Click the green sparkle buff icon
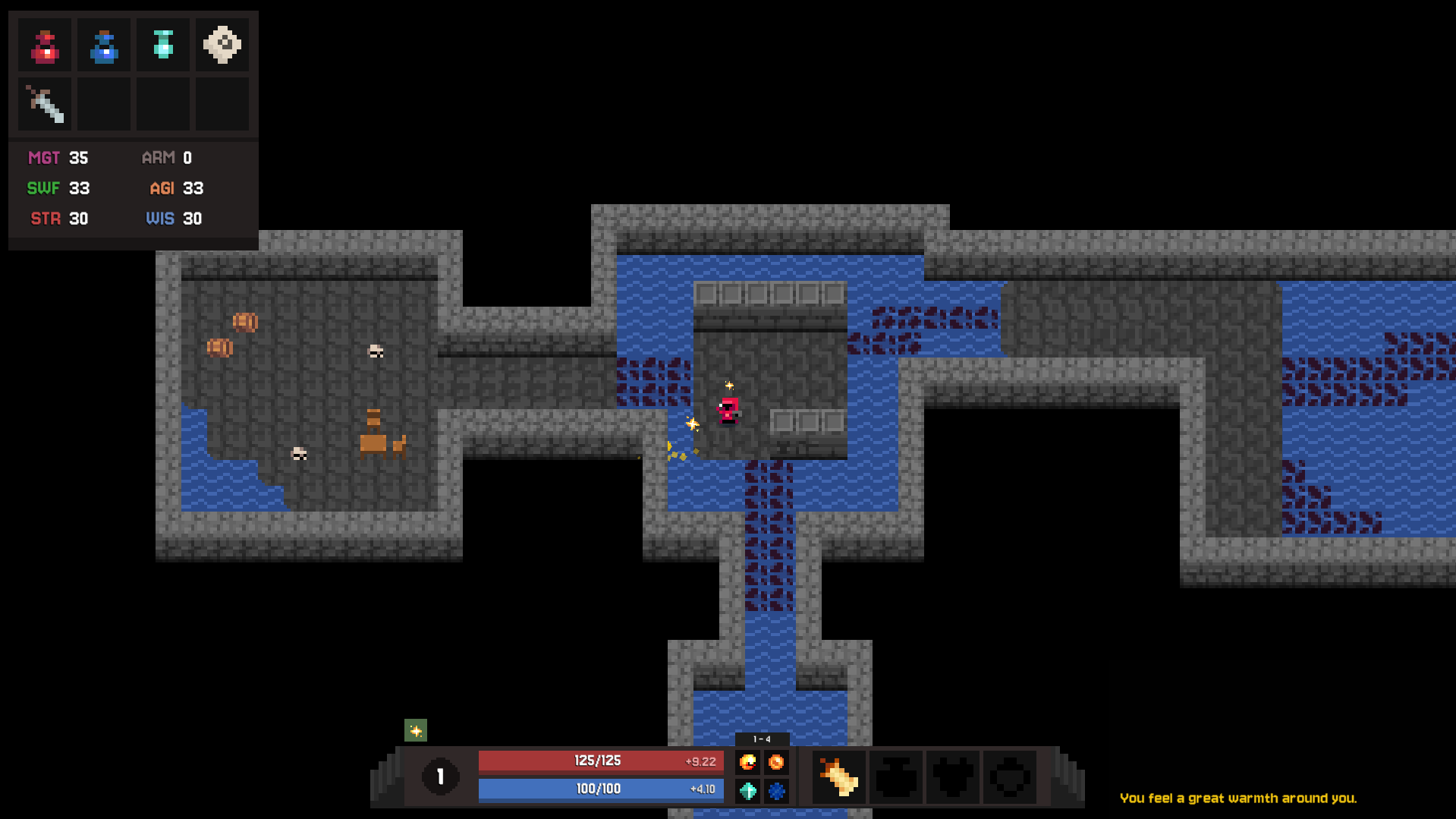 [x=416, y=730]
